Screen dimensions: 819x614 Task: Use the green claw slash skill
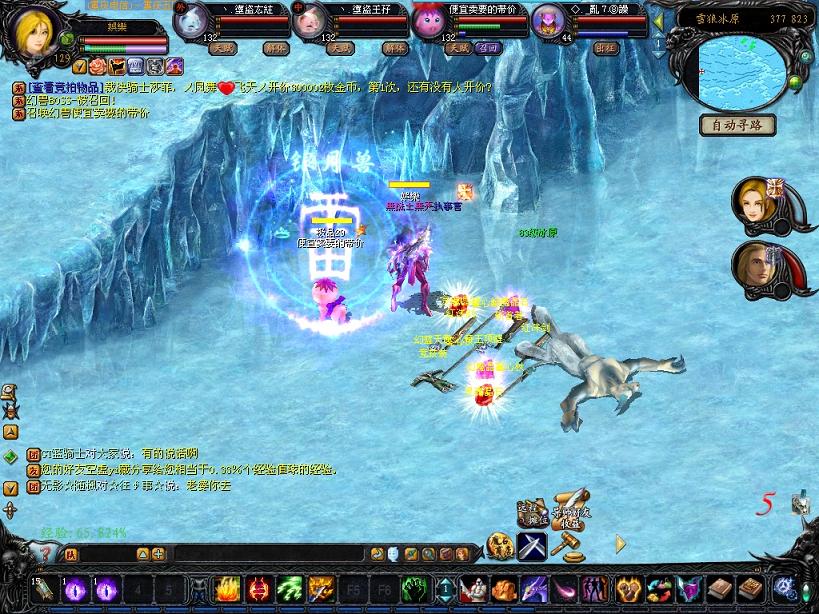(x=289, y=589)
